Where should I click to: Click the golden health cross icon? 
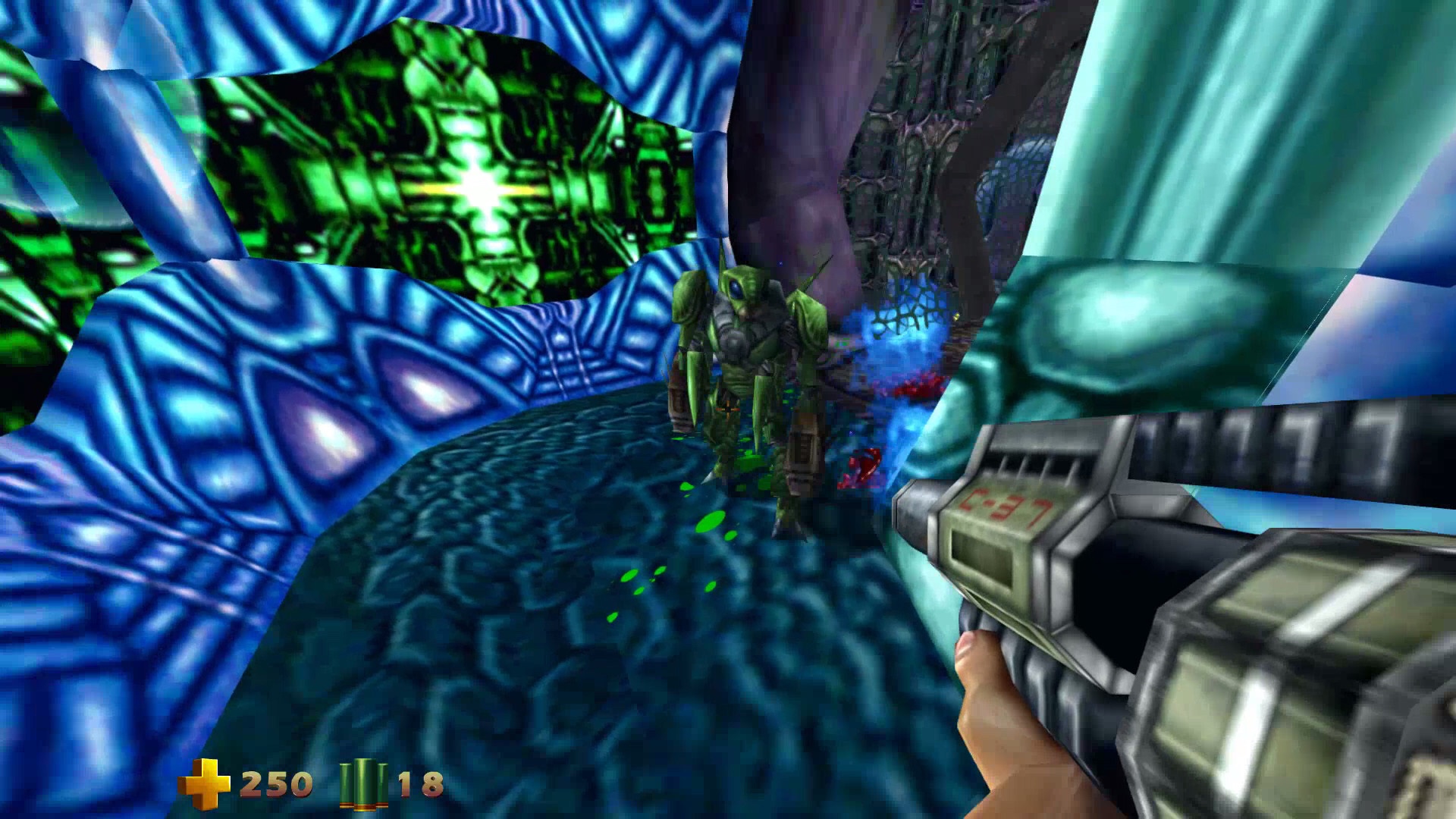pos(204,783)
